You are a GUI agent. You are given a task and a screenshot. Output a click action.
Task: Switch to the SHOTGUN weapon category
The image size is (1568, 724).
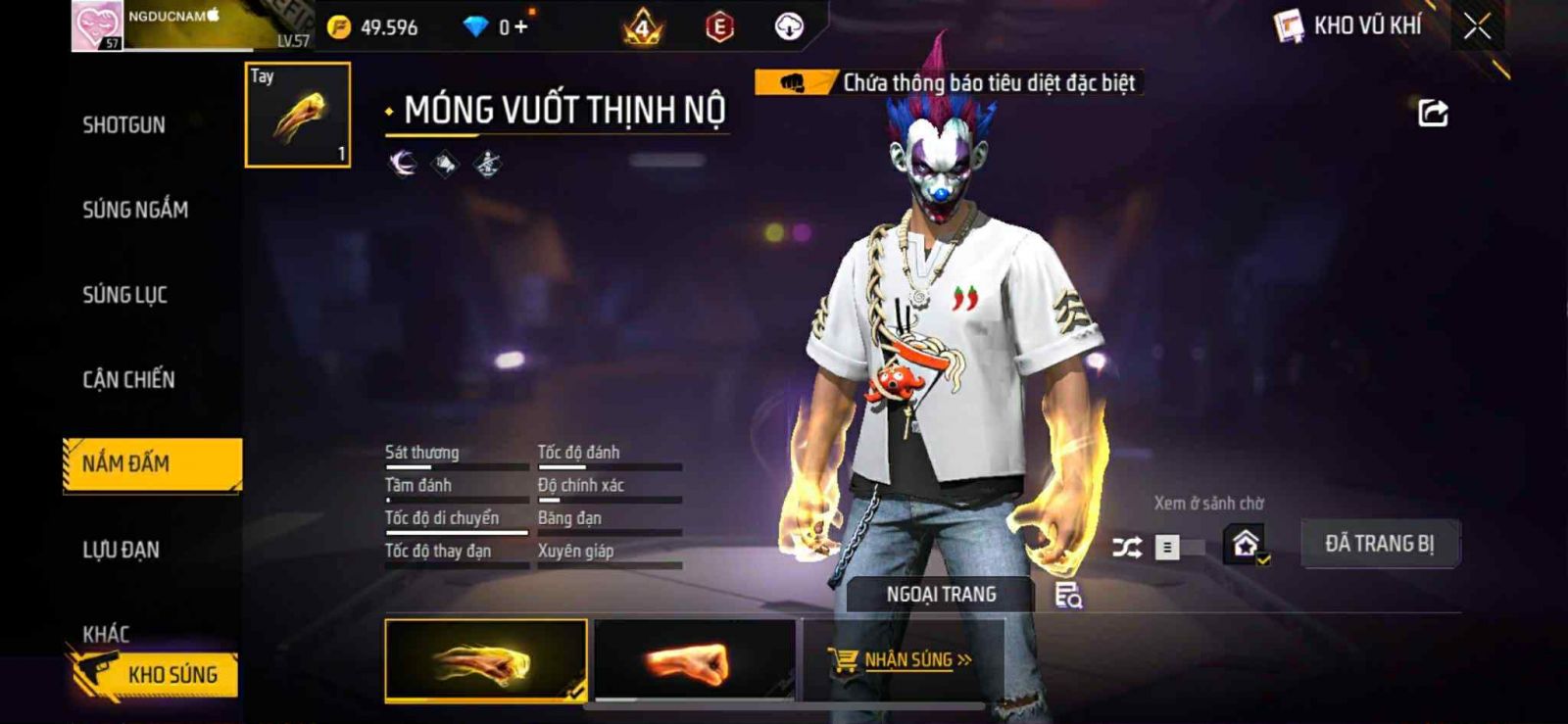[123, 124]
